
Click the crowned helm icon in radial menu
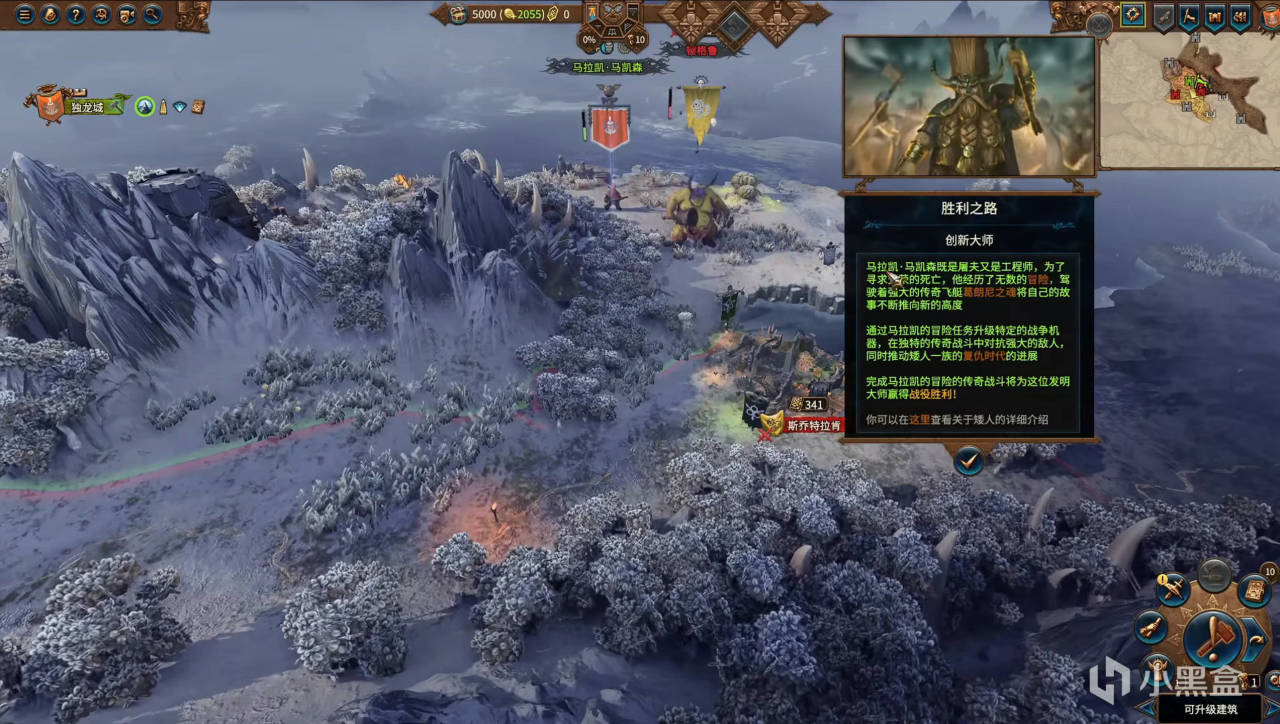tap(1156, 665)
